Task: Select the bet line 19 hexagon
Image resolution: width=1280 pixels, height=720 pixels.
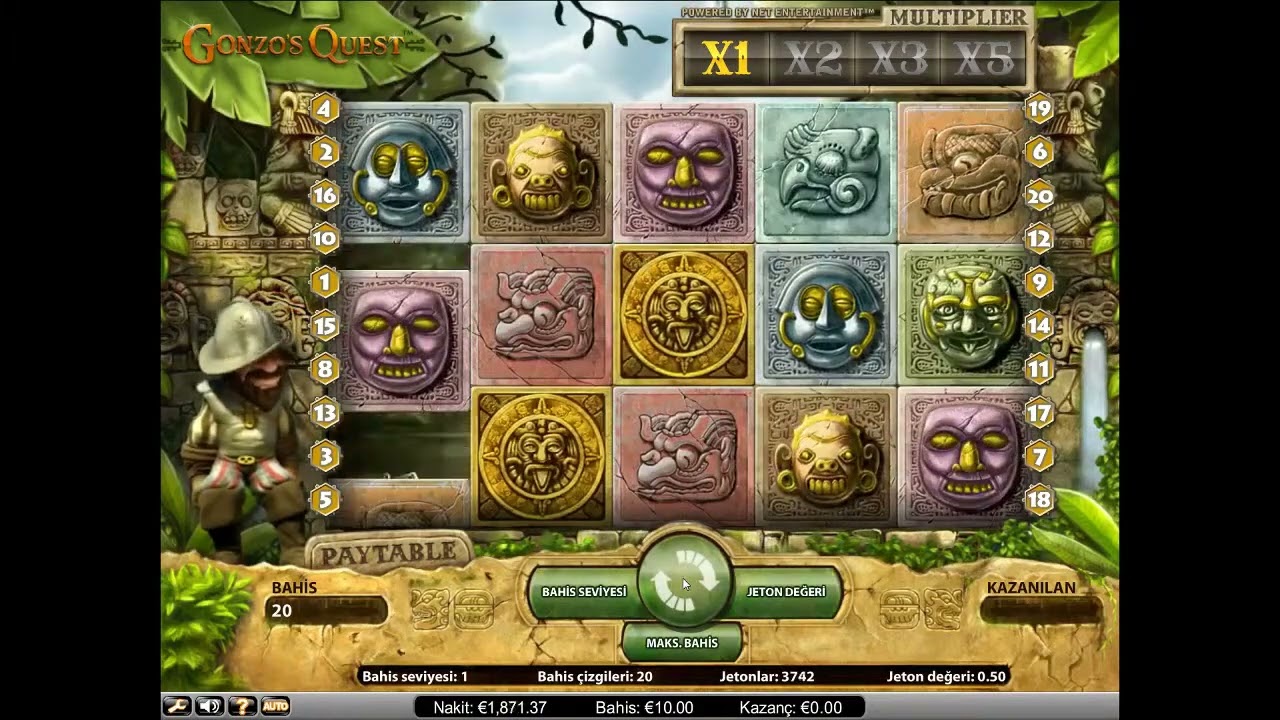Action: tap(1039, 108)
